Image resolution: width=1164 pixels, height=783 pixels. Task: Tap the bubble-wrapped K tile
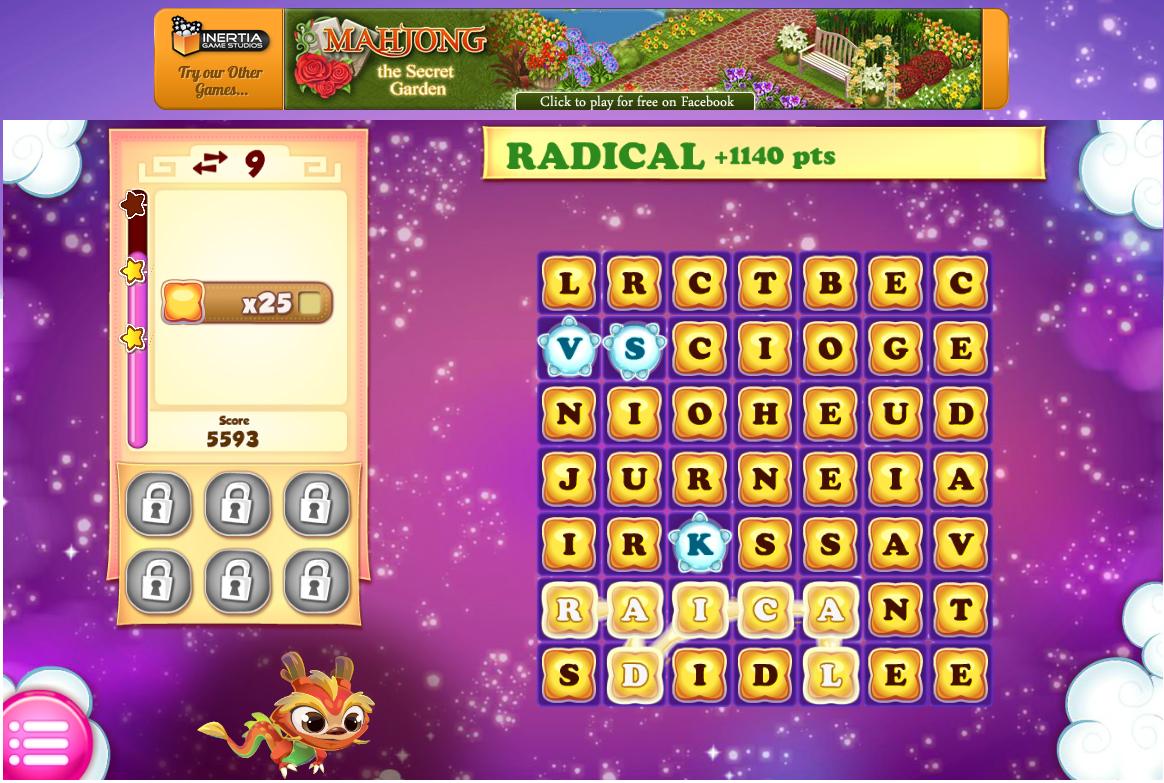tap(699, 545)
